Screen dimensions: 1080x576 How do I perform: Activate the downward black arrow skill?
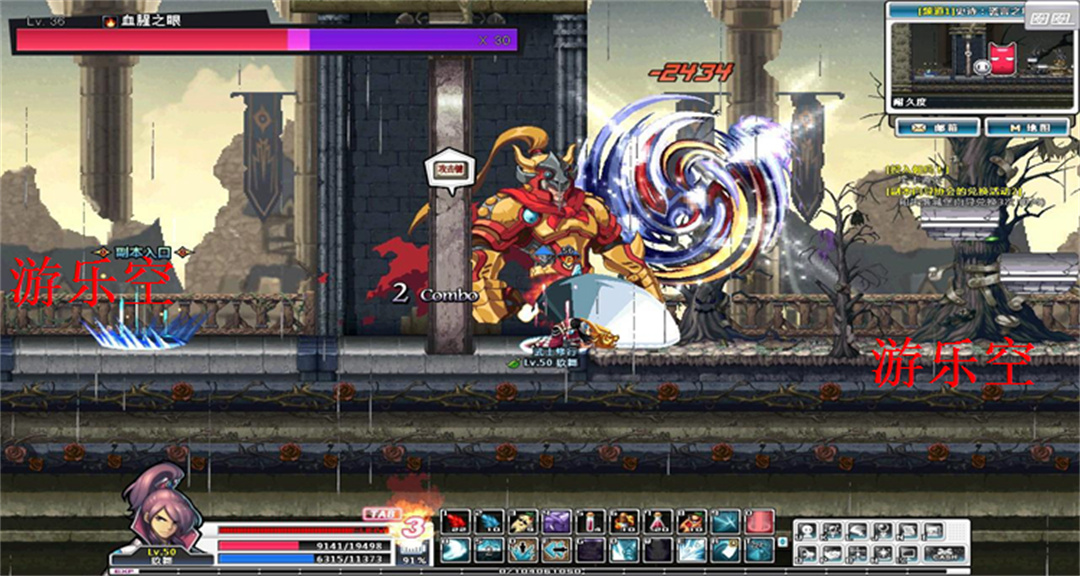pos(522,549)
